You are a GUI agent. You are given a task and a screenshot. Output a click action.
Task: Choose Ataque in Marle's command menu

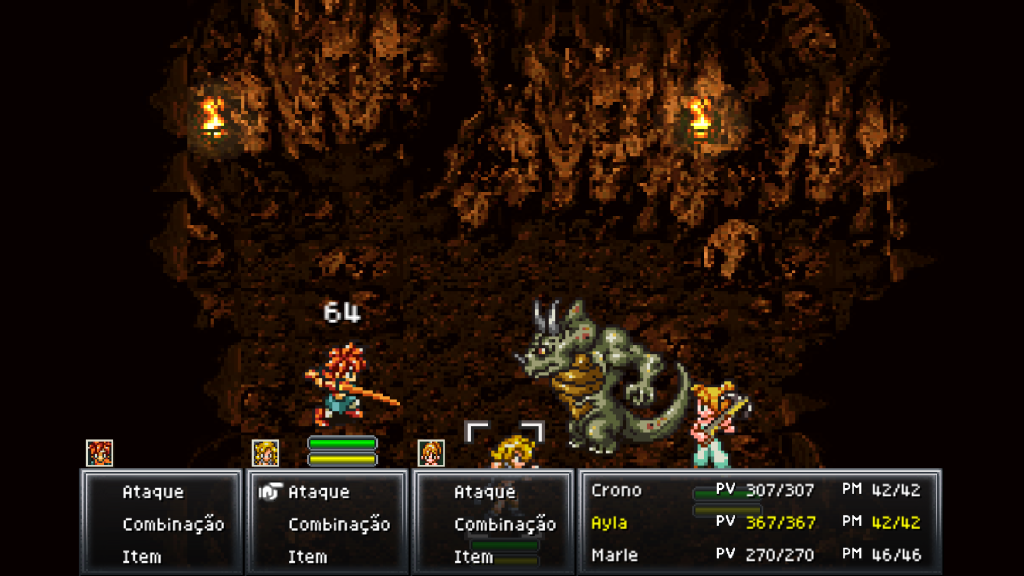click(x=484, y=492)
